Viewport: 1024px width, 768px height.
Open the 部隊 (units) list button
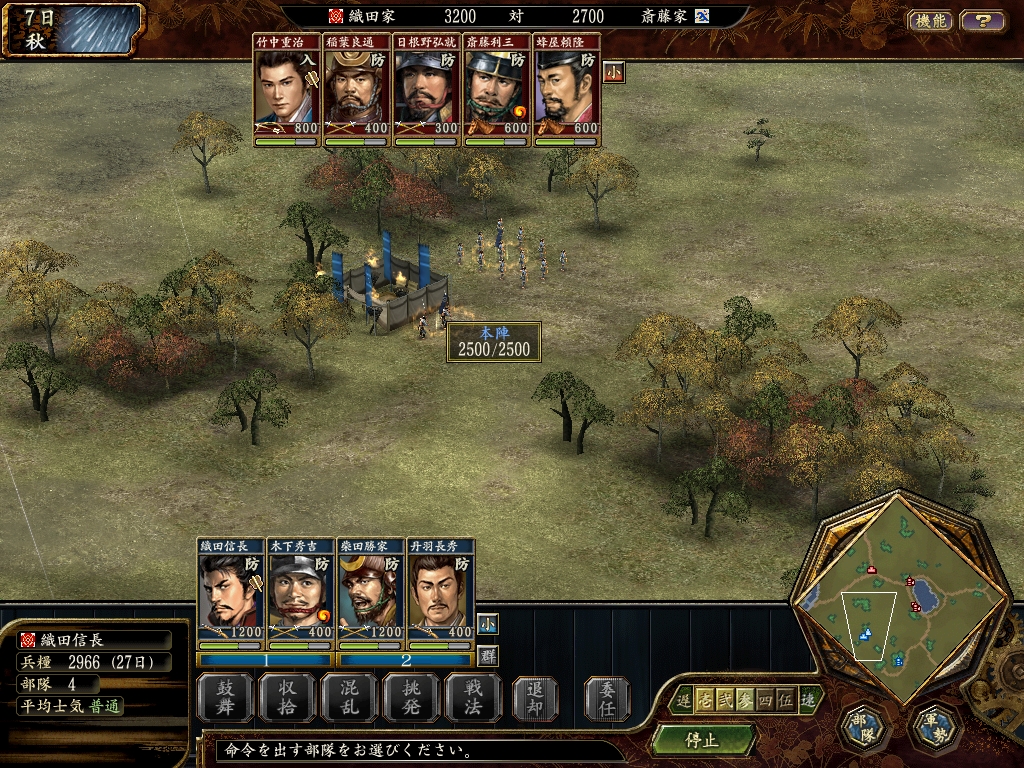pos(862,728)
